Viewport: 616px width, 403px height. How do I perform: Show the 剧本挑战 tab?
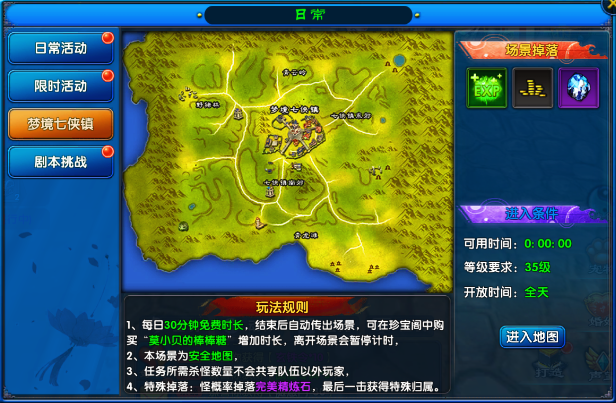pos(60,160)
